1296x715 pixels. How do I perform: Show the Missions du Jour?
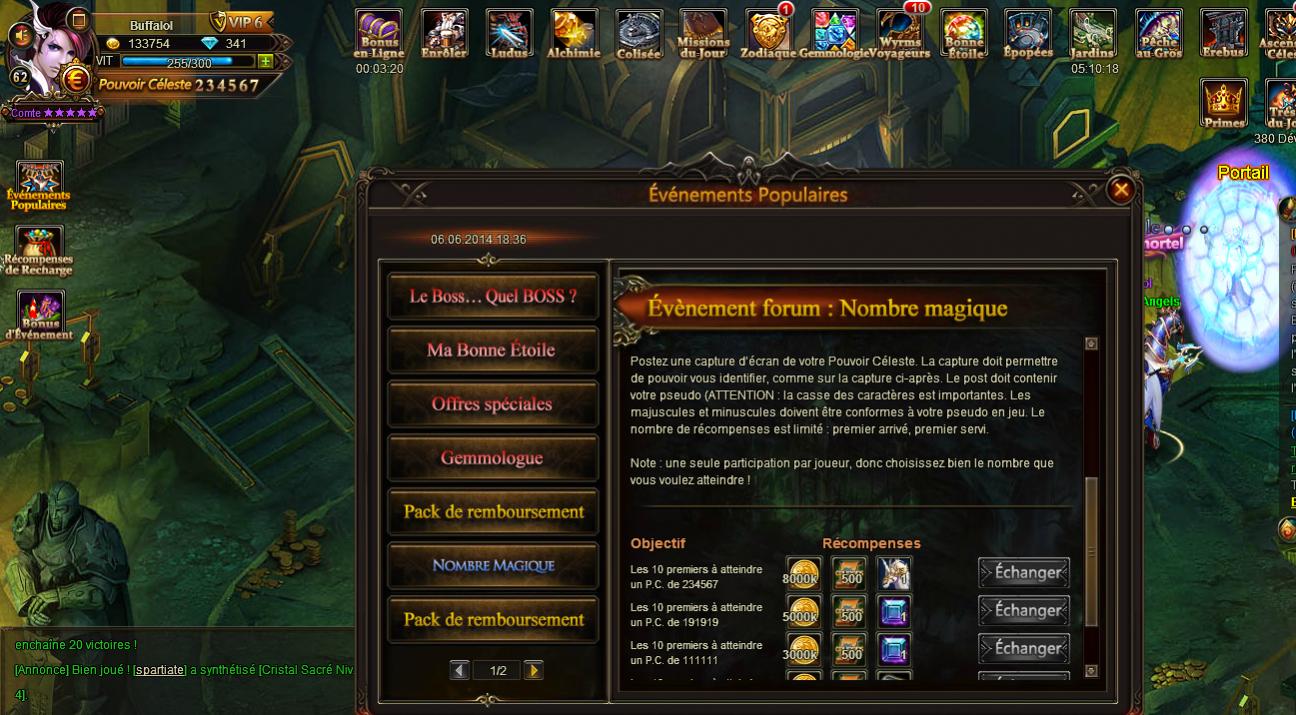tap(703, 33)
